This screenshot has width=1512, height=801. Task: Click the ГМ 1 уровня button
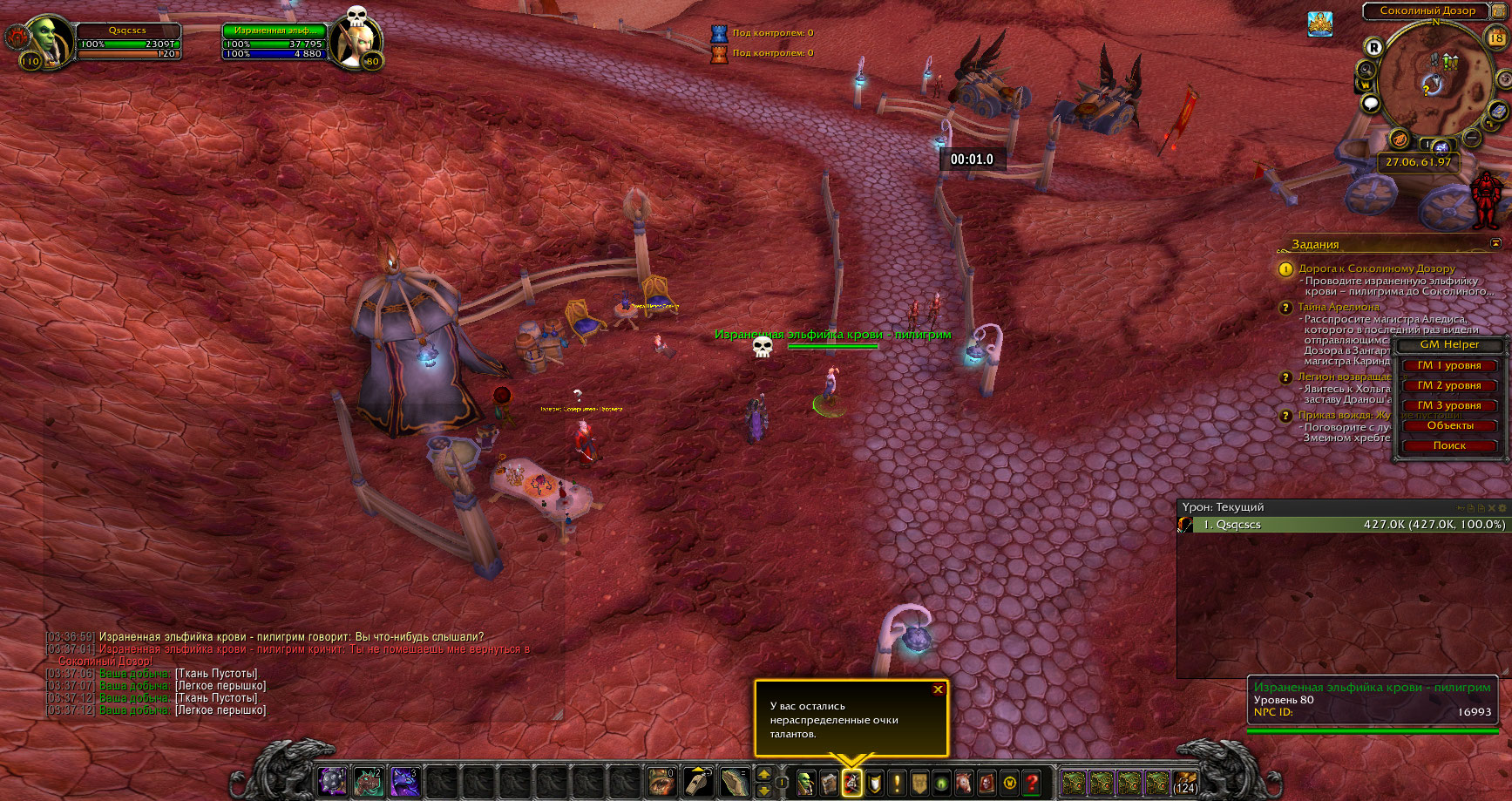[1448, 366]
